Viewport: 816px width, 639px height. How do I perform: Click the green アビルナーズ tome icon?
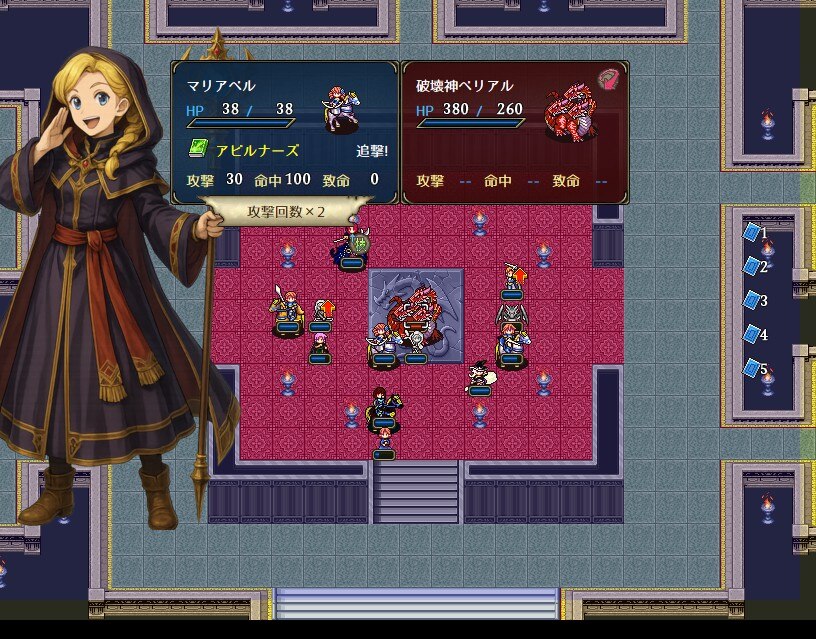tap(197, 150)
